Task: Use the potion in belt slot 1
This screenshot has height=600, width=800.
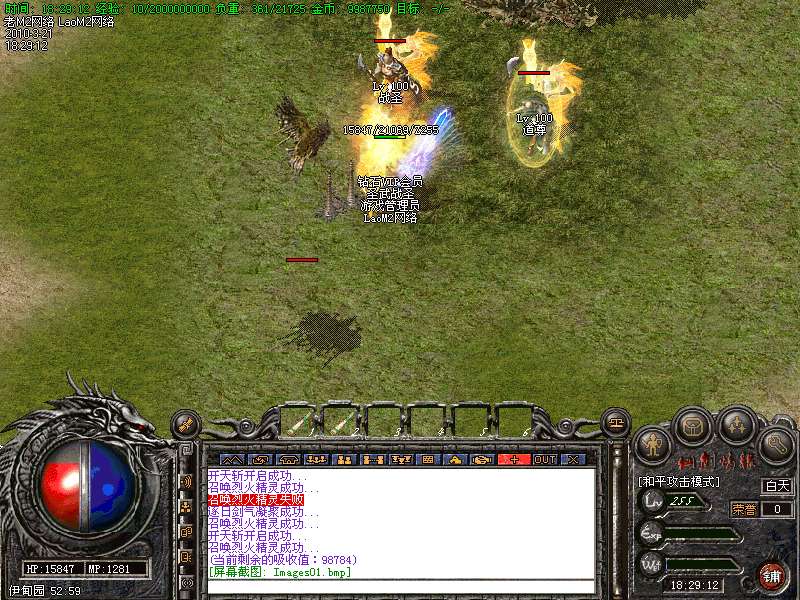Action: click(297, 422)
